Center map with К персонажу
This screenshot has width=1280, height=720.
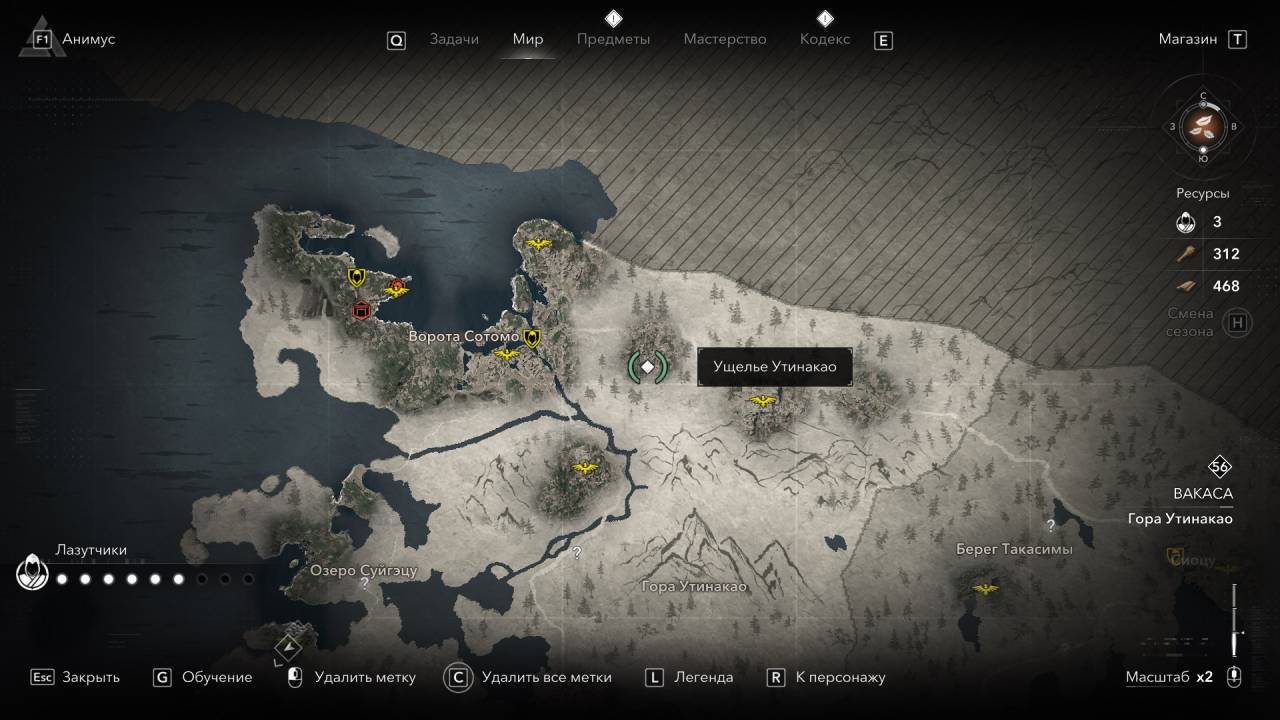click(840, 677)
